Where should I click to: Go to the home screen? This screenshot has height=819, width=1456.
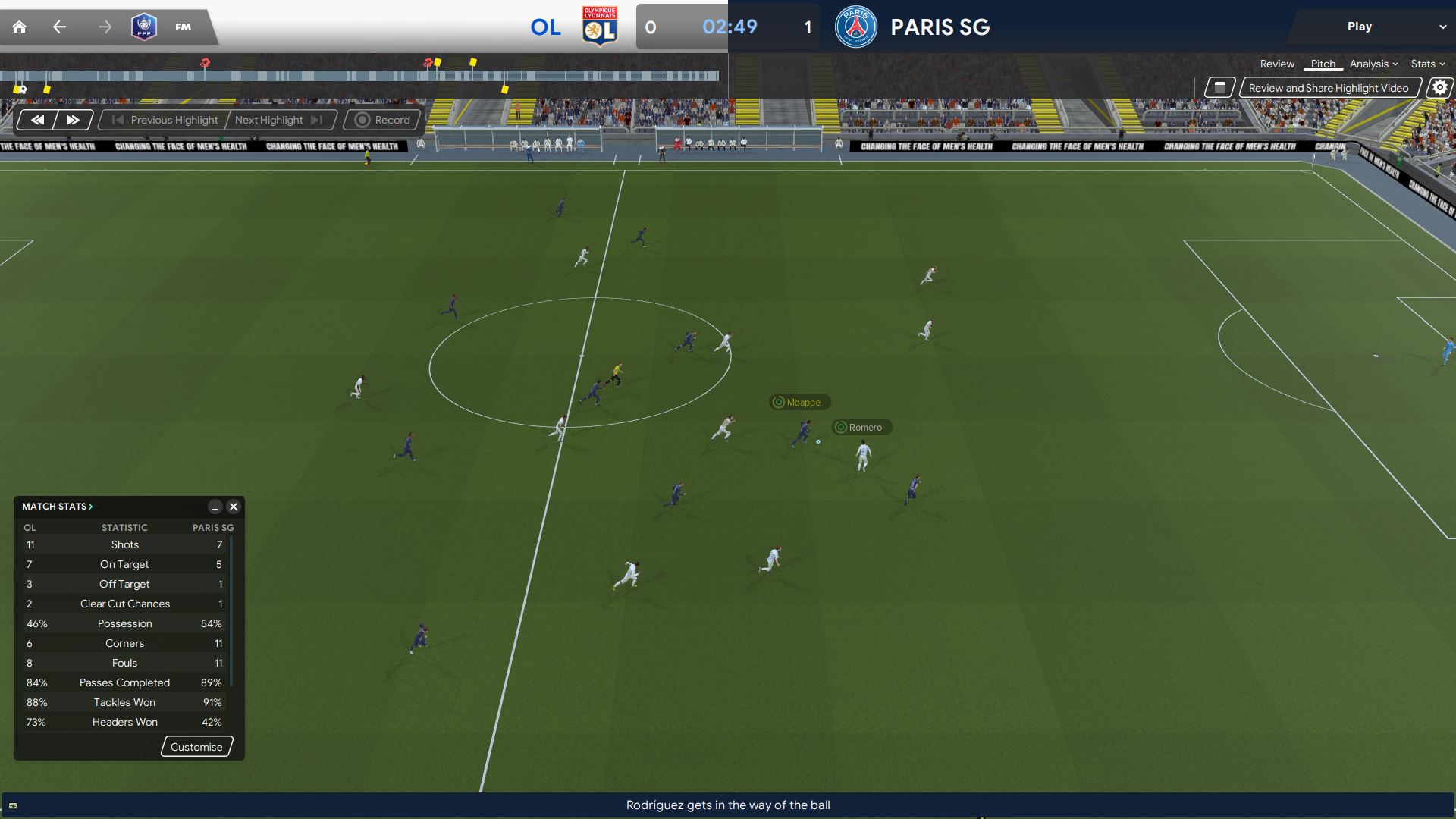pyautogui.click(x=20, y=27)
